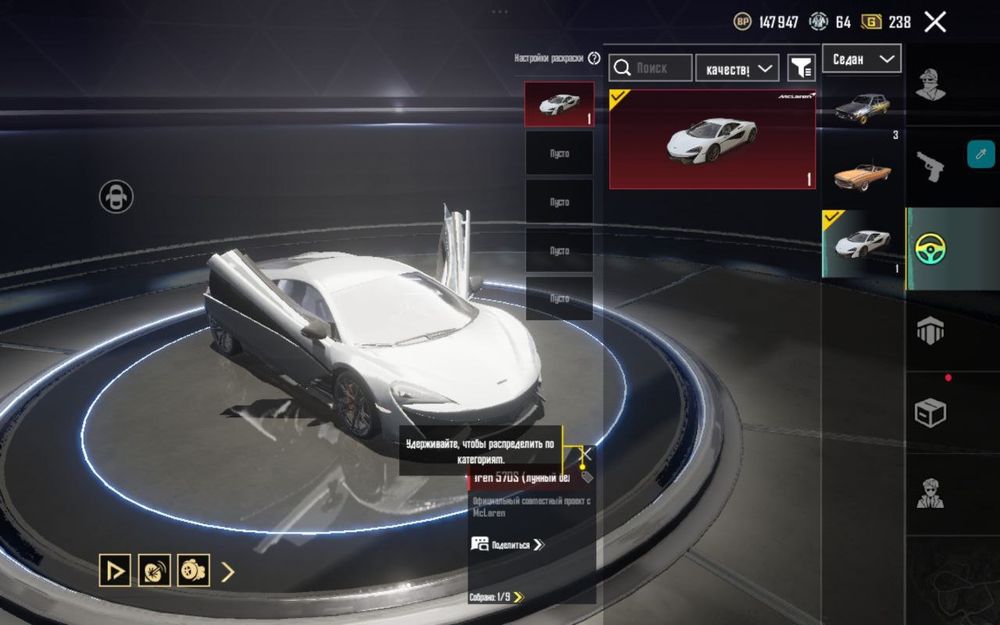Select the large white McLaren skin card

tap(712, 139)
